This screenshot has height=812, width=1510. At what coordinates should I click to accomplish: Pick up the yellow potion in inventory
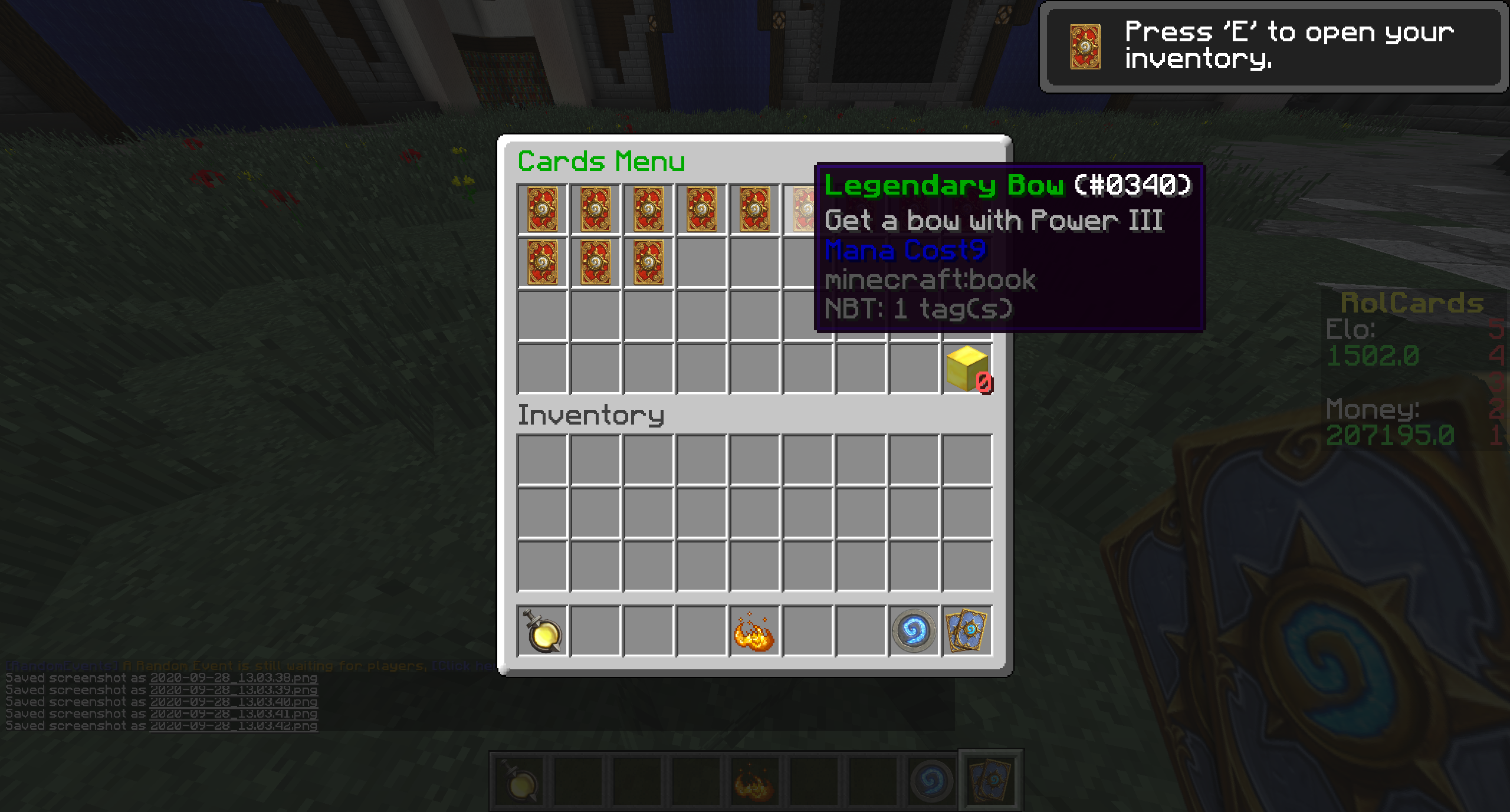click(x=542, y=631)
